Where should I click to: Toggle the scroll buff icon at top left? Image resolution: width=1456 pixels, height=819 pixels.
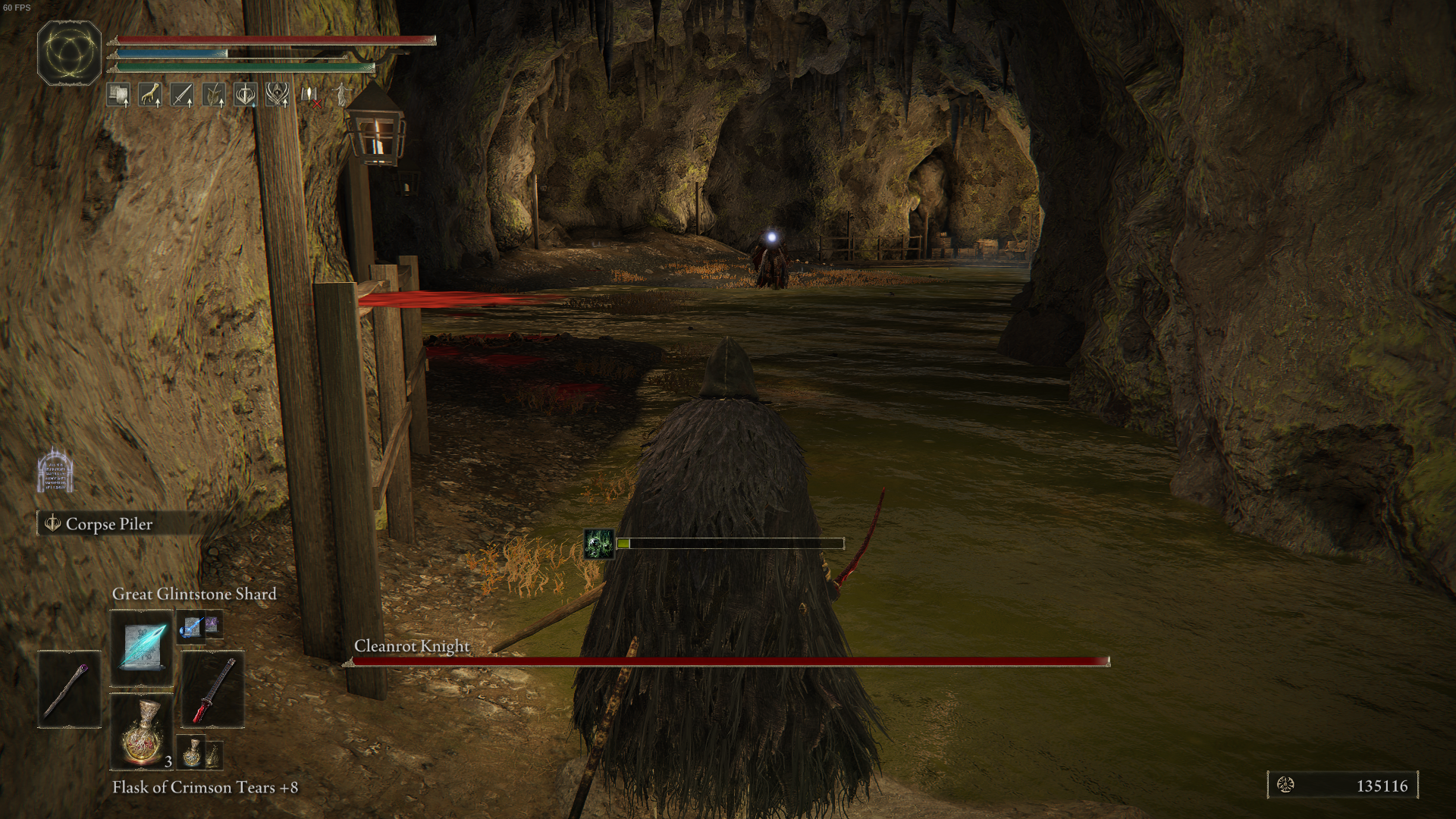118,94
